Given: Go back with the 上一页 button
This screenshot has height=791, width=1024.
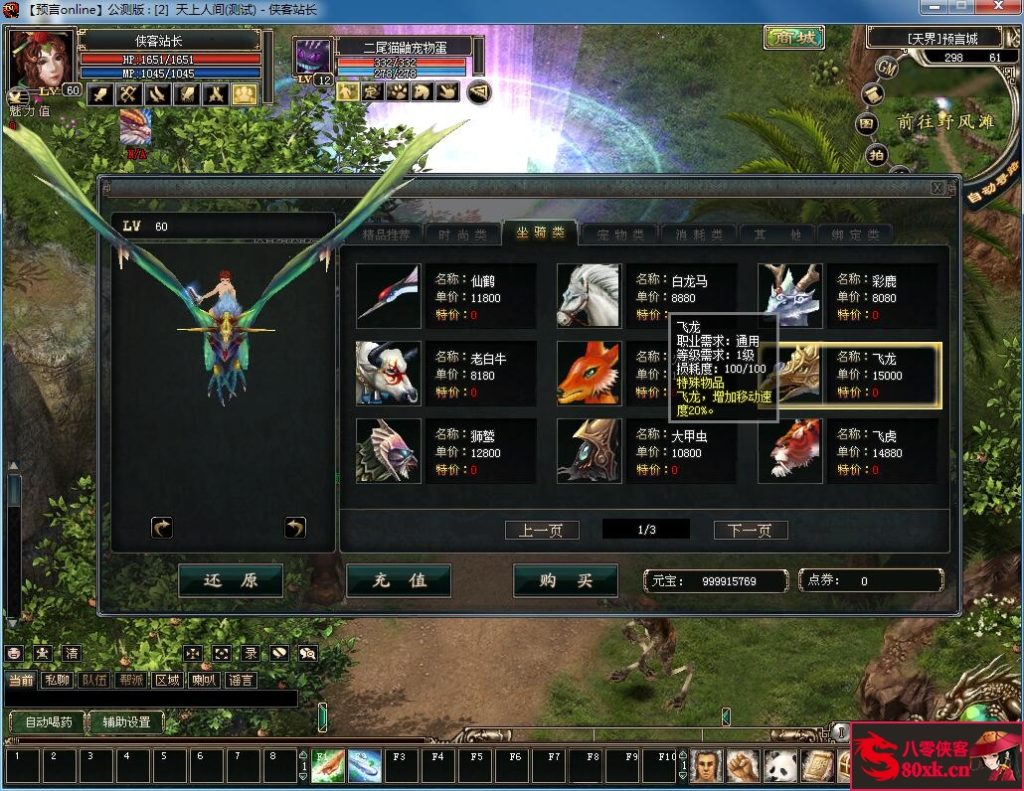Looking at the screenshot, I should [x=542, y=530].
